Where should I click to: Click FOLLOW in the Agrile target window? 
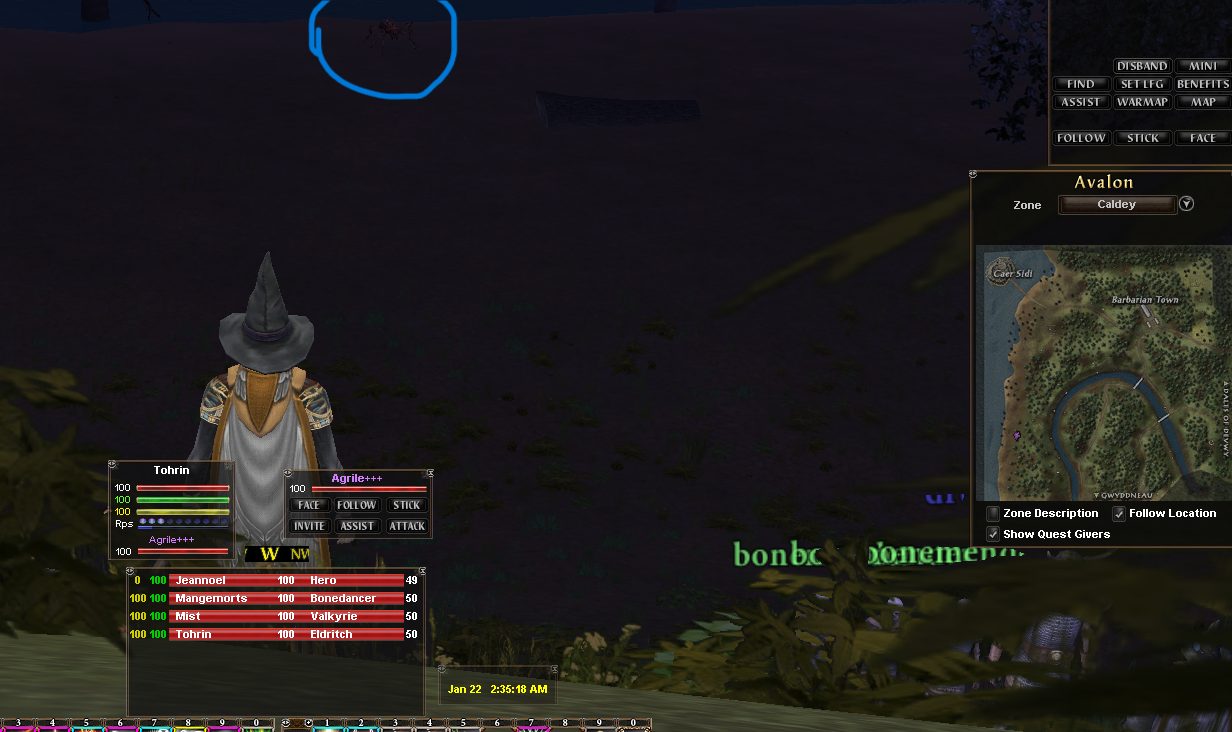click(x=357, y=505)
